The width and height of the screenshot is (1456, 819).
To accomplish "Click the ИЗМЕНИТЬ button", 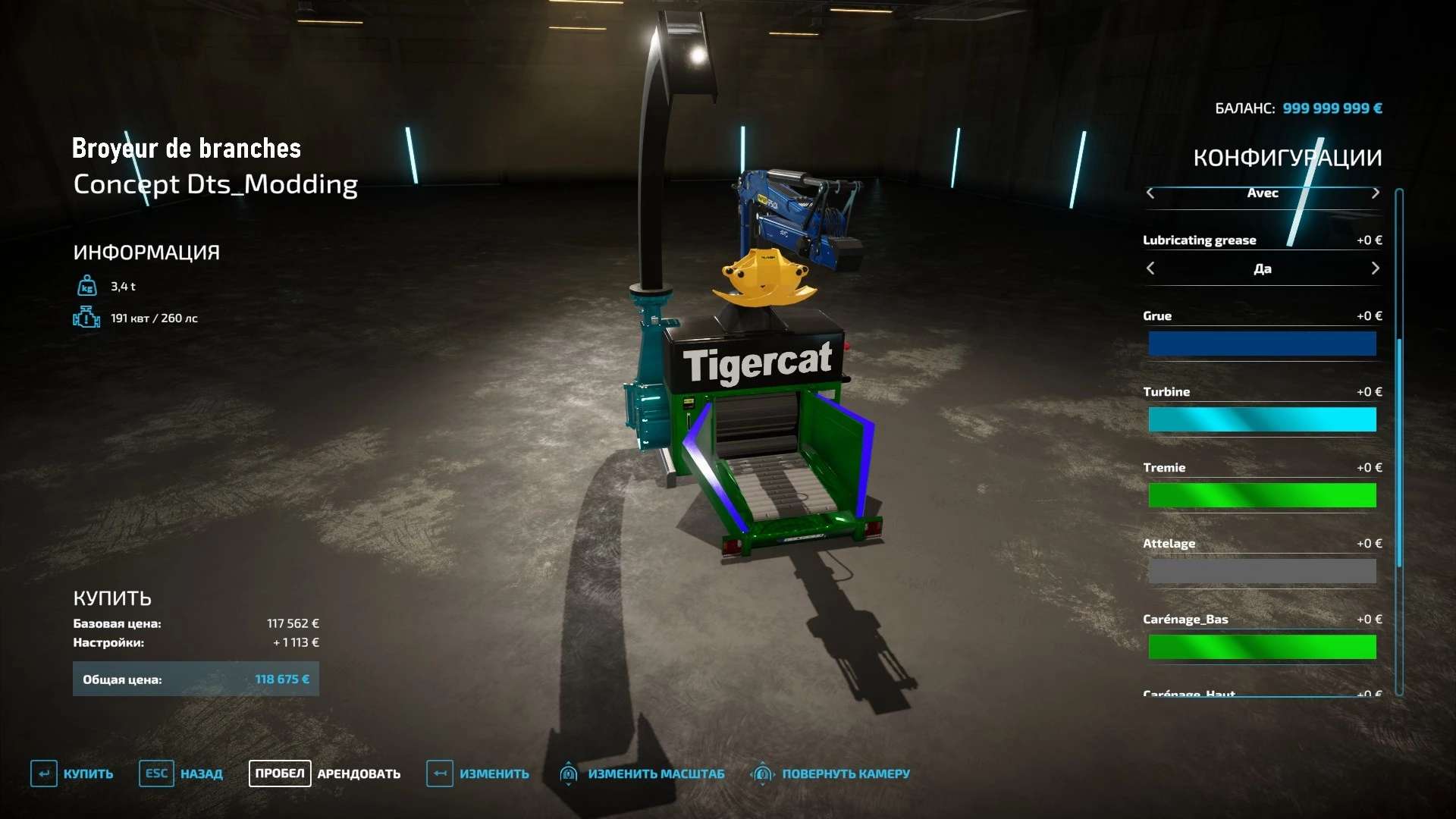I will click(478, 773).
